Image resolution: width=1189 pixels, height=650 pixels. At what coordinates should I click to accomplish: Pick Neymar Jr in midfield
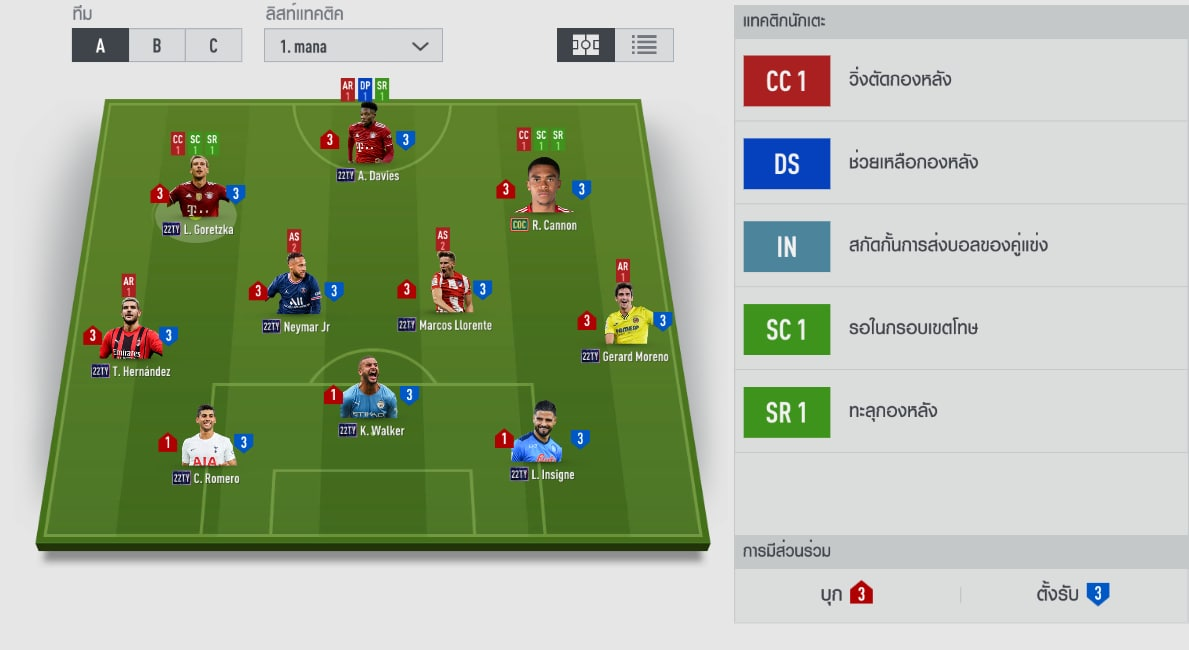point(295,292)
